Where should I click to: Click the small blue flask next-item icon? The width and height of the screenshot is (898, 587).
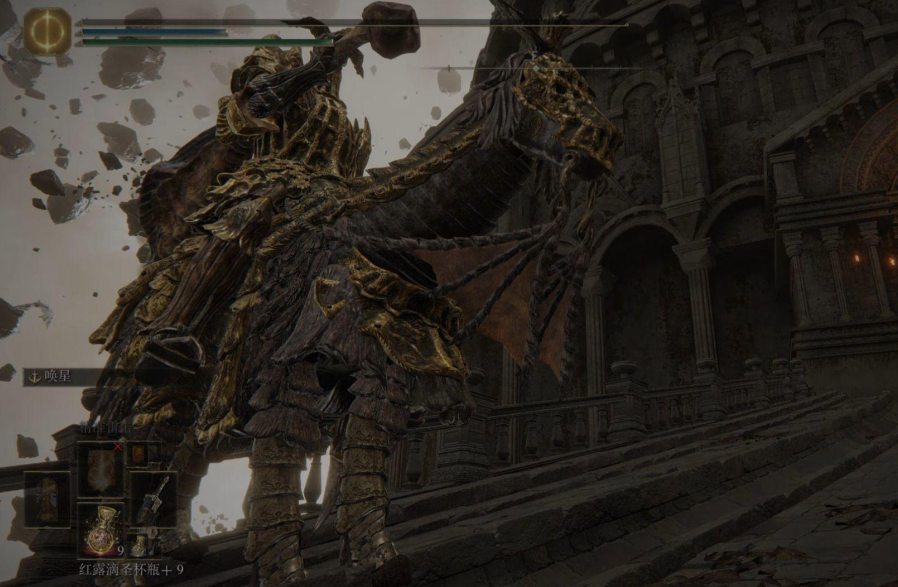140,545
